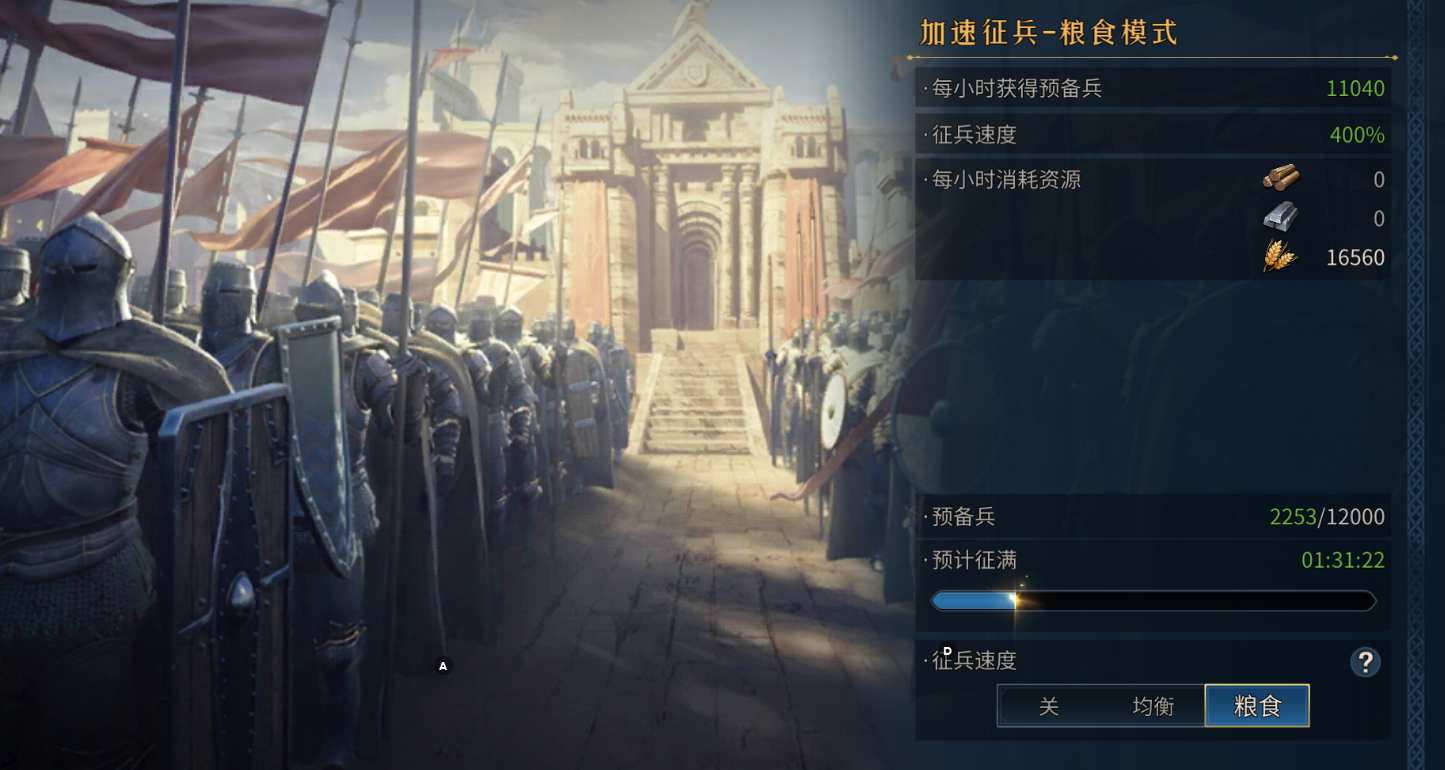The image size is (1445, 770).
Task: Click the 预计征满 timer 01:31:22
Action: [1344, 560]
